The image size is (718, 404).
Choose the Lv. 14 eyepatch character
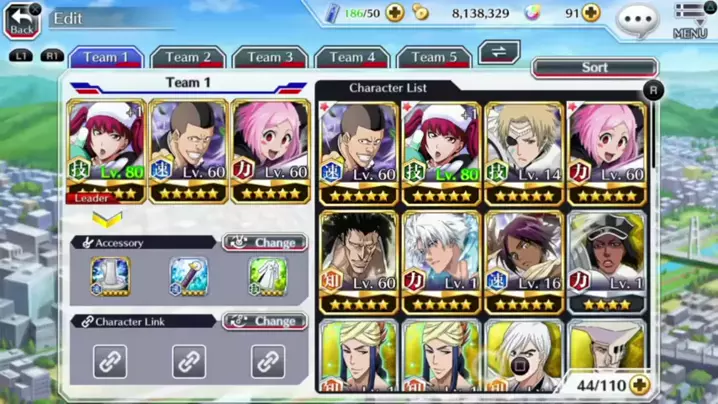pos(523,152)
